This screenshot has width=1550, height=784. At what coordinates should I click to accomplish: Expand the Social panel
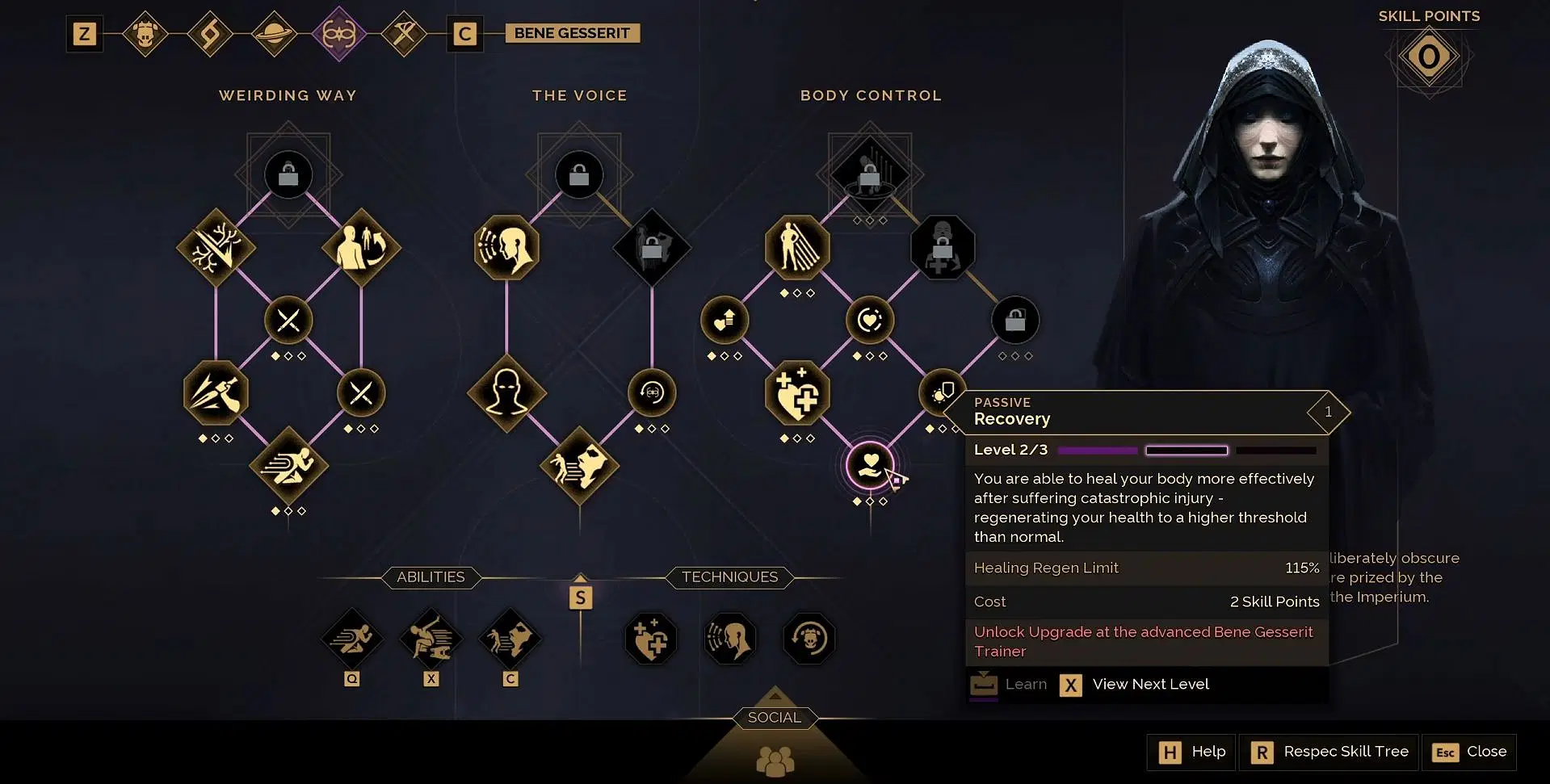tap(775, 717)
